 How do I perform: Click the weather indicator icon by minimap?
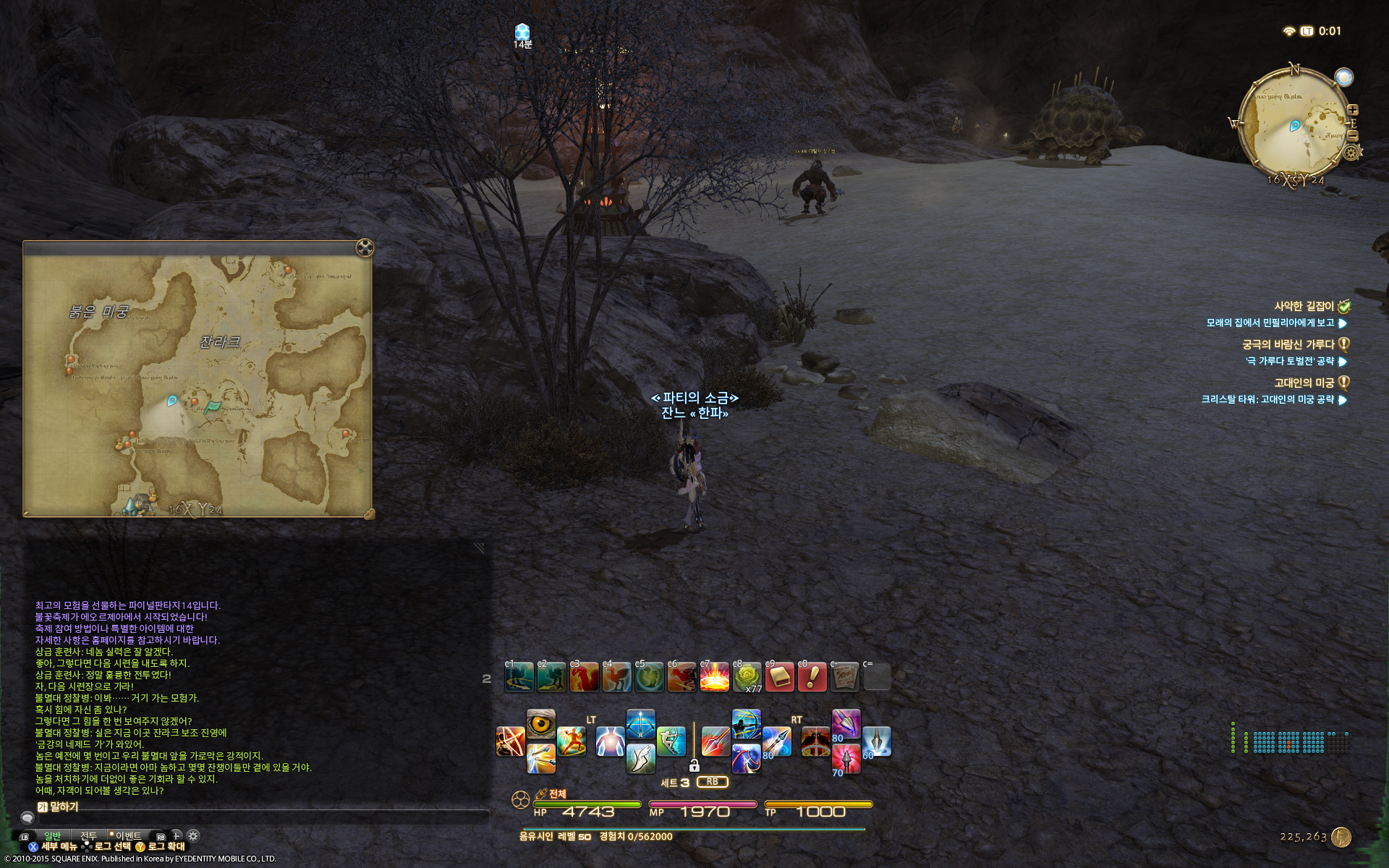(1343, 77)
